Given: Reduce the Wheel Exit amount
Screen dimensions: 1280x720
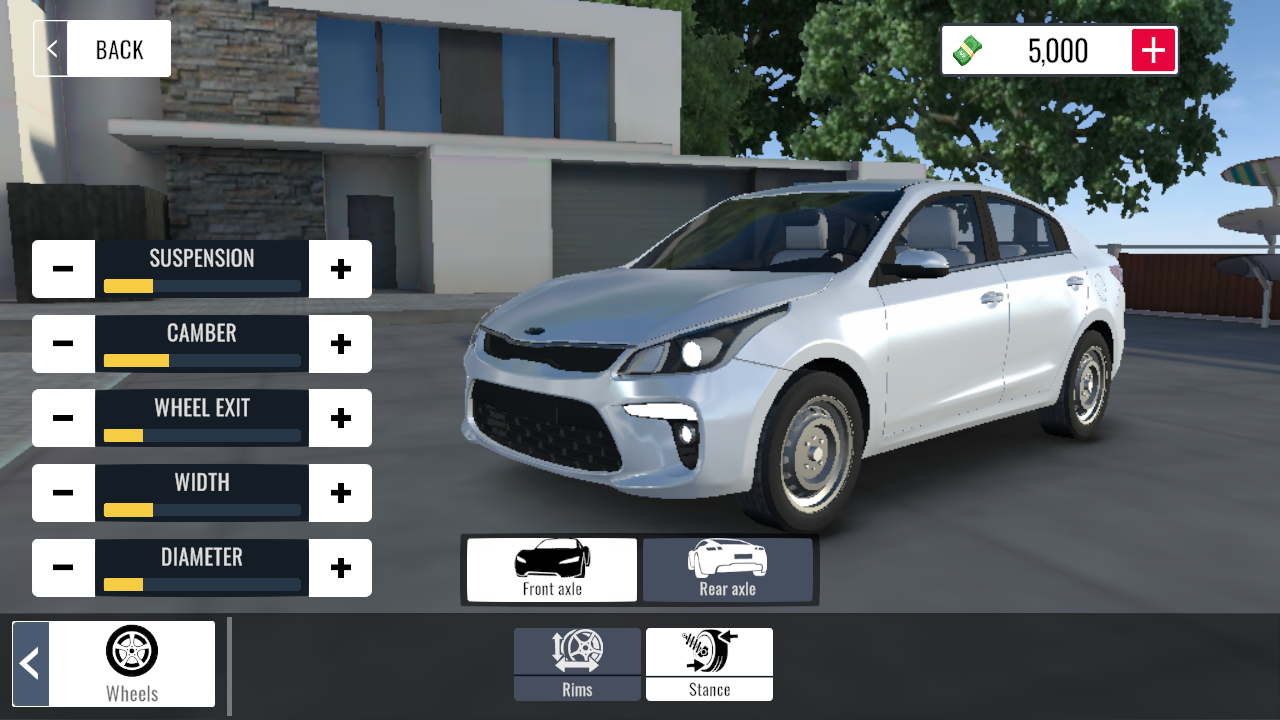Looking at the screenshot, I should pos(63,418).
